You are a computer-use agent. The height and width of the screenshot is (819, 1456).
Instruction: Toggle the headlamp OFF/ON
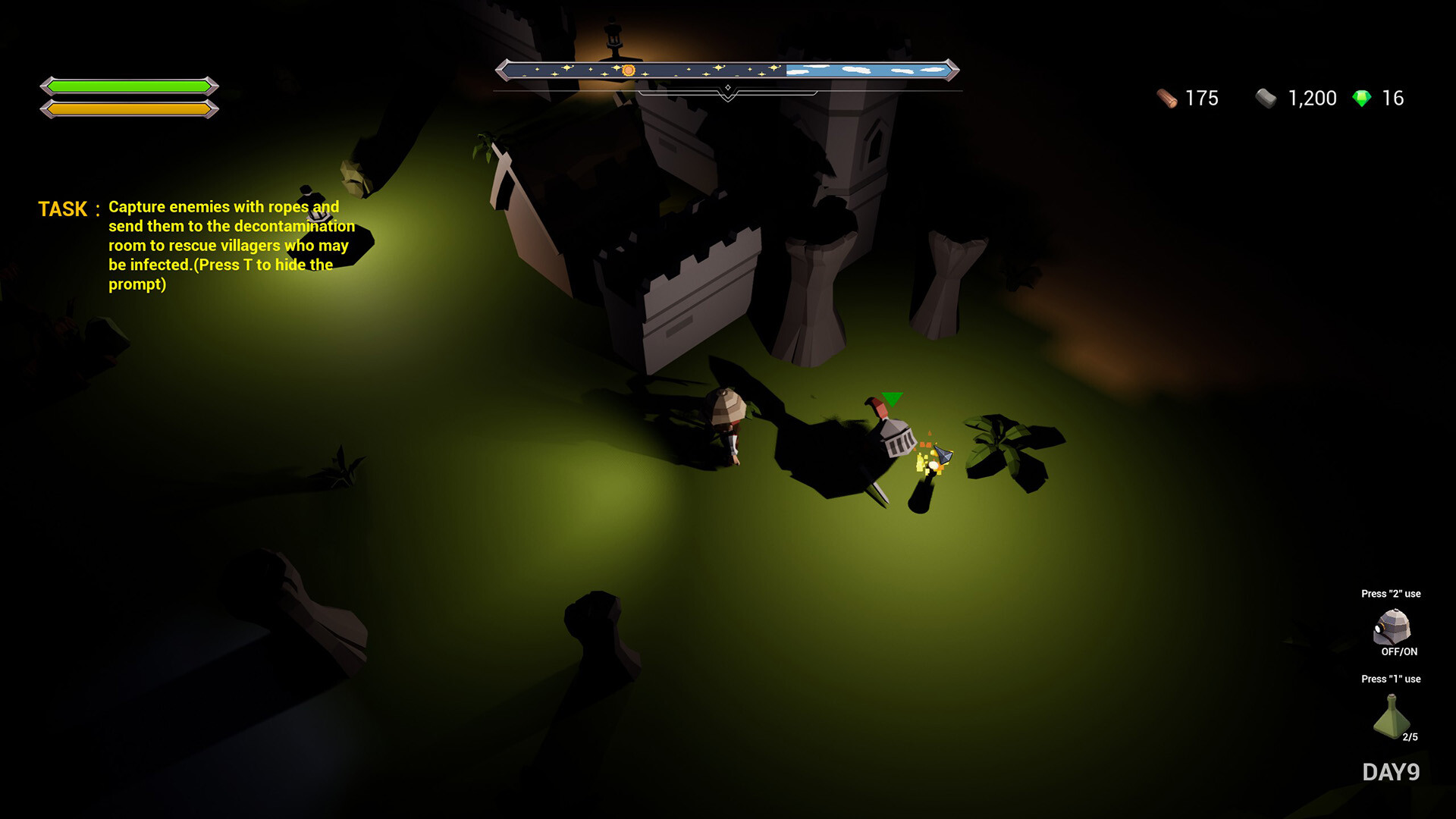click(1400, 650)
